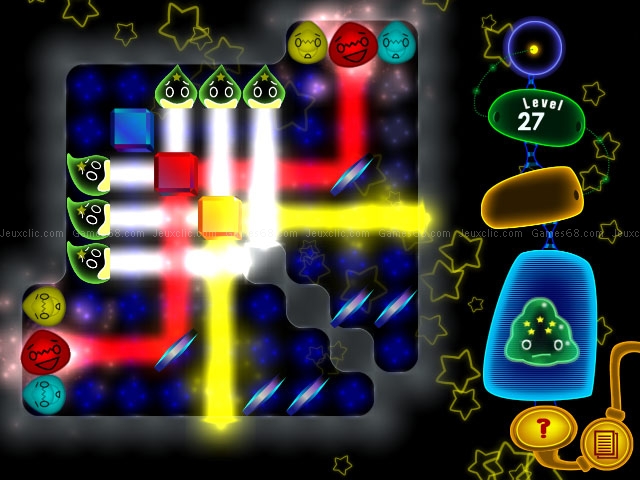Select the blue cube block
The width and height of the screenshot is (640, 480).
pyautogui.click(x=131, y=128)
